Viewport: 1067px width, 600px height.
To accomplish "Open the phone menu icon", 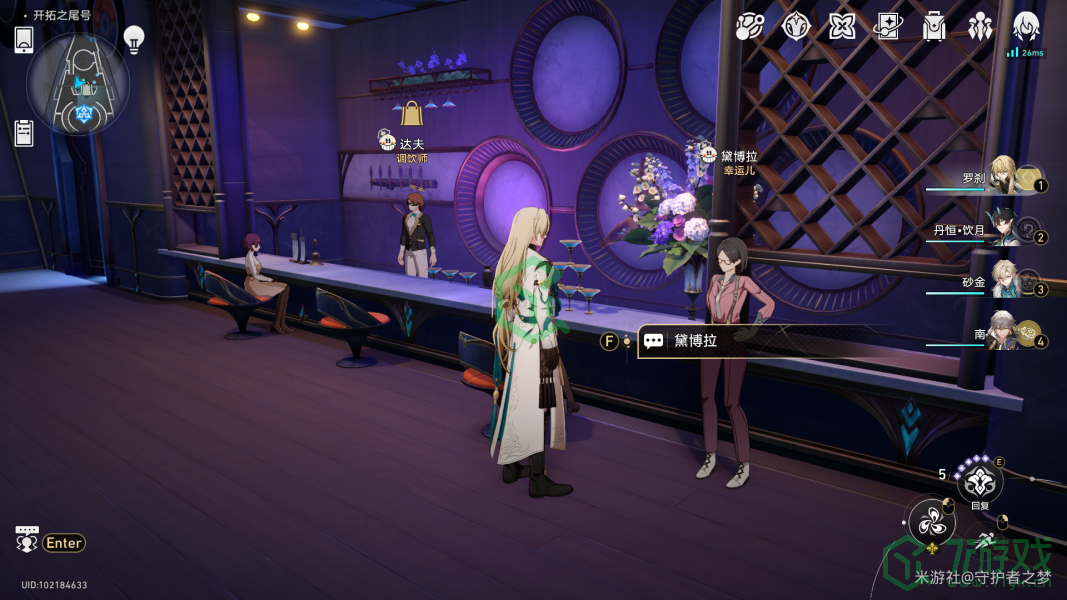I will click(24, 40).
